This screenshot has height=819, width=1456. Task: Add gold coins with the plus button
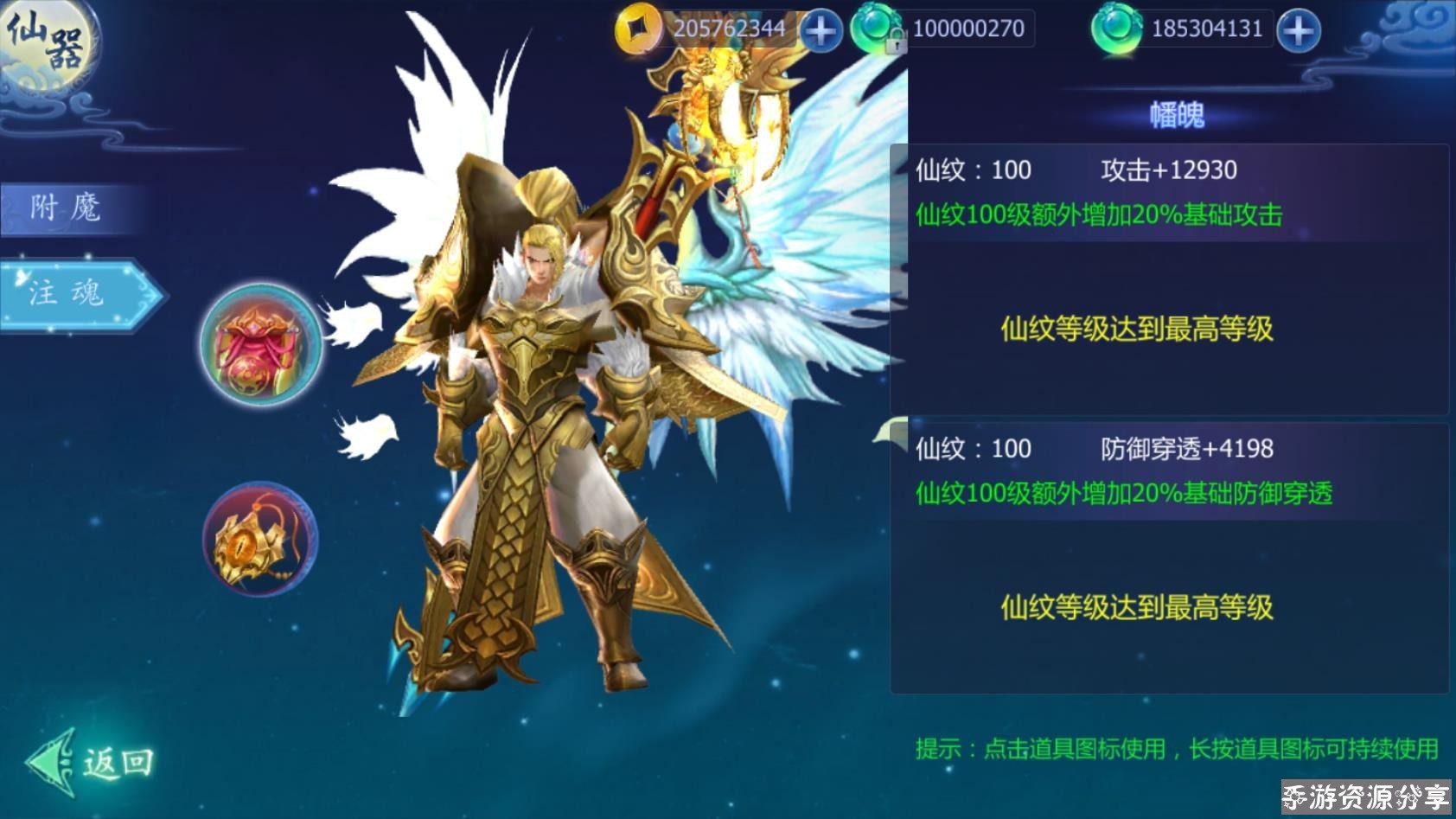point(820,31)
